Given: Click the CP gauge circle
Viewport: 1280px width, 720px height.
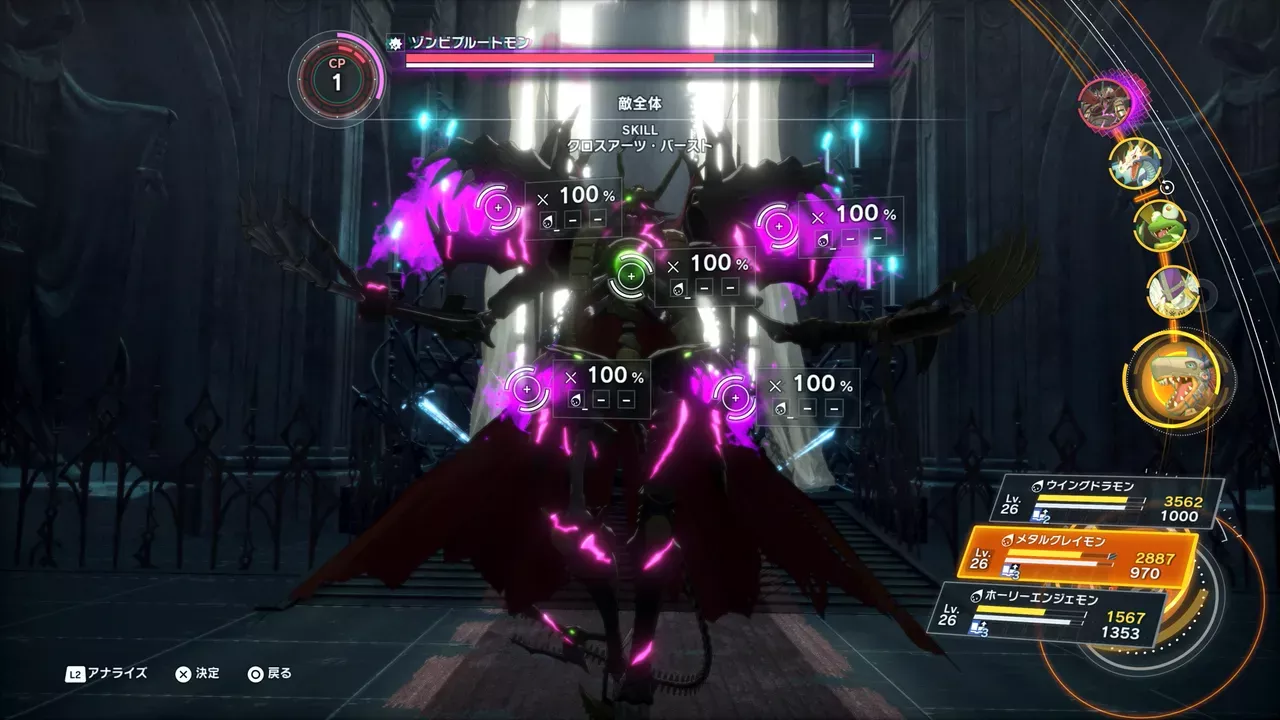Looking at the screenshot, I should 336,78.
